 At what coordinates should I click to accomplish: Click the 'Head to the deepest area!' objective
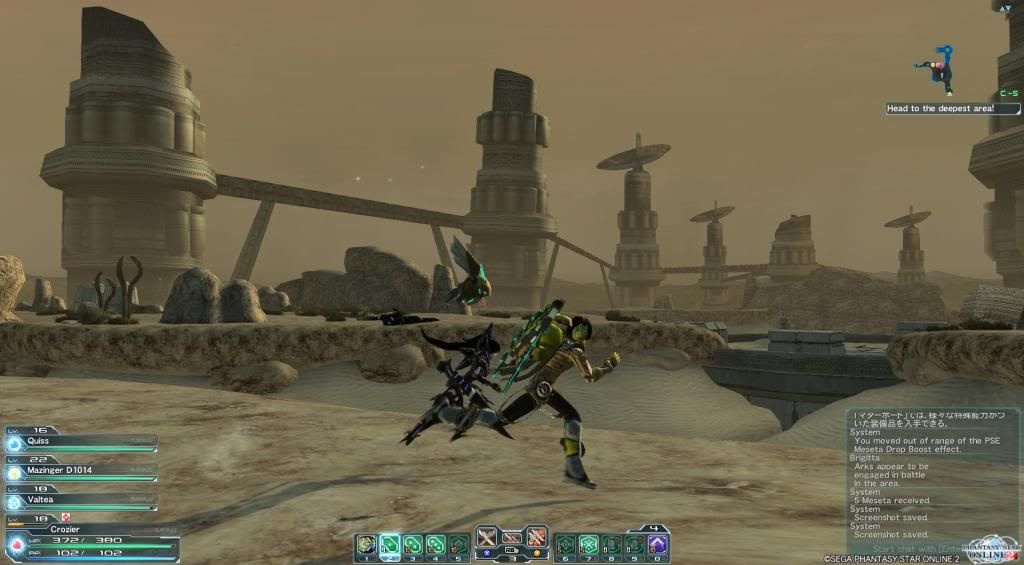951,109
